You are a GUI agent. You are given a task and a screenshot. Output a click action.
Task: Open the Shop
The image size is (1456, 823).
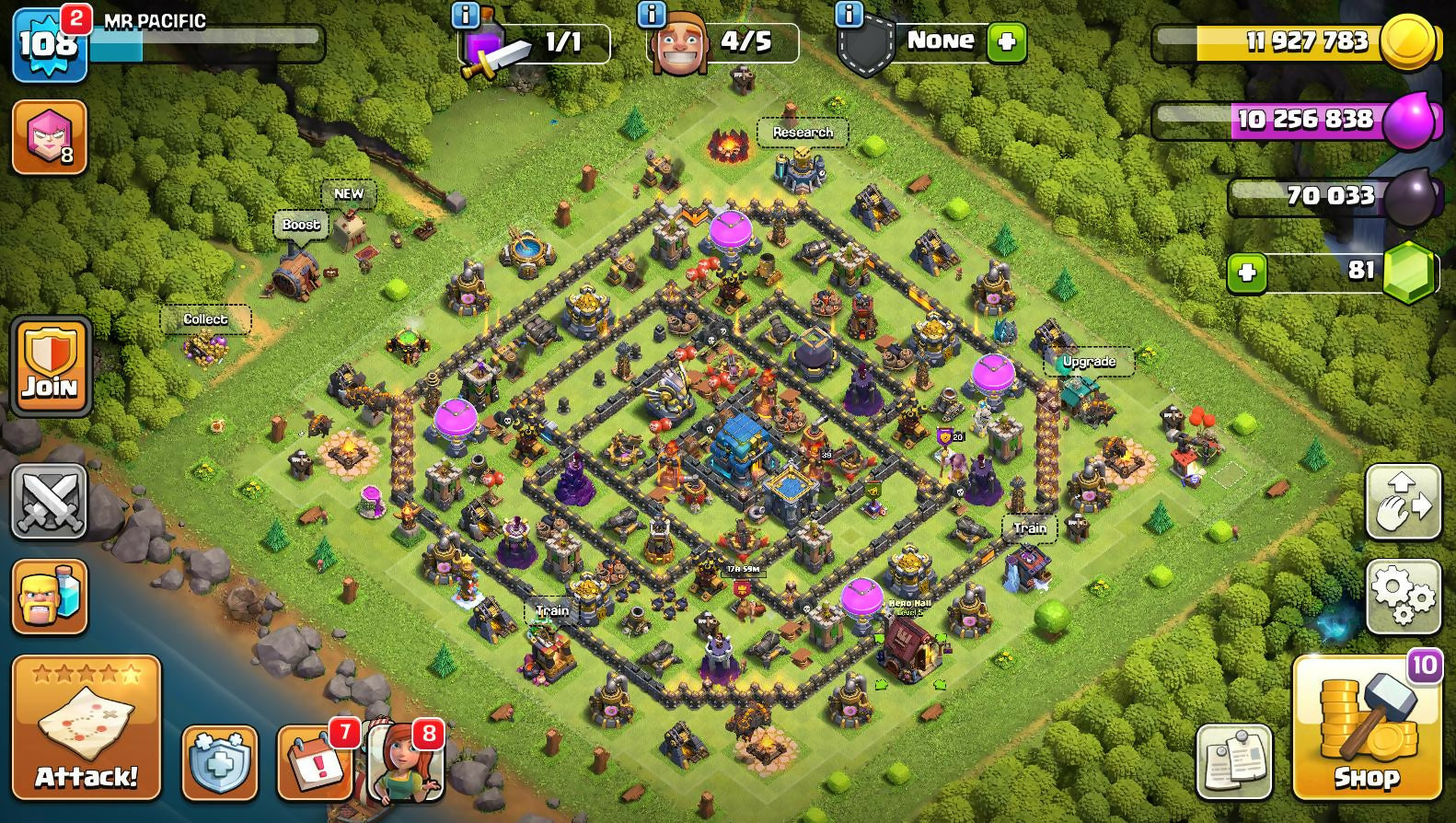[x=1367, y=727]
